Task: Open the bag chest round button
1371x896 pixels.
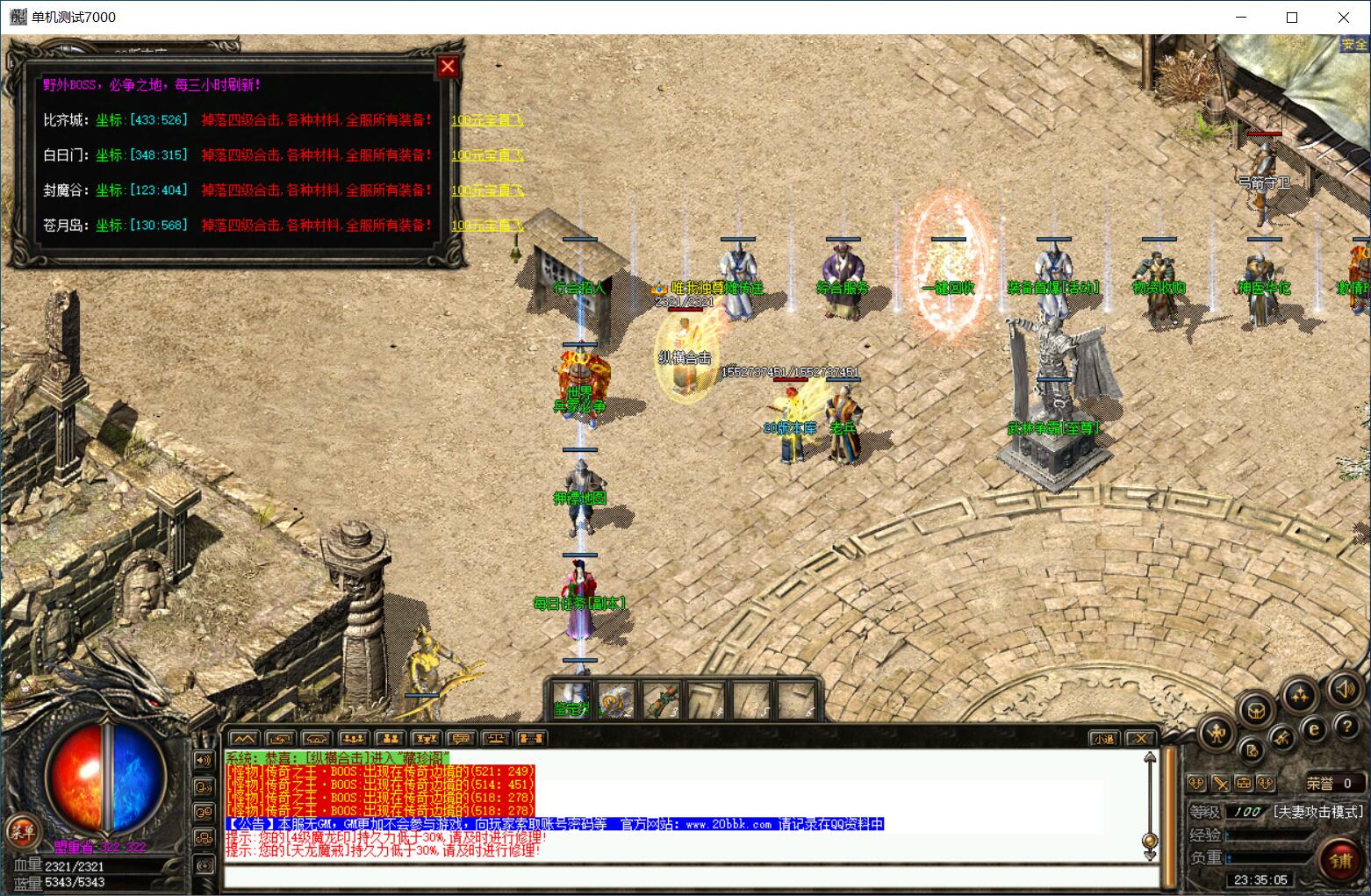Action: pos(1257,709)
